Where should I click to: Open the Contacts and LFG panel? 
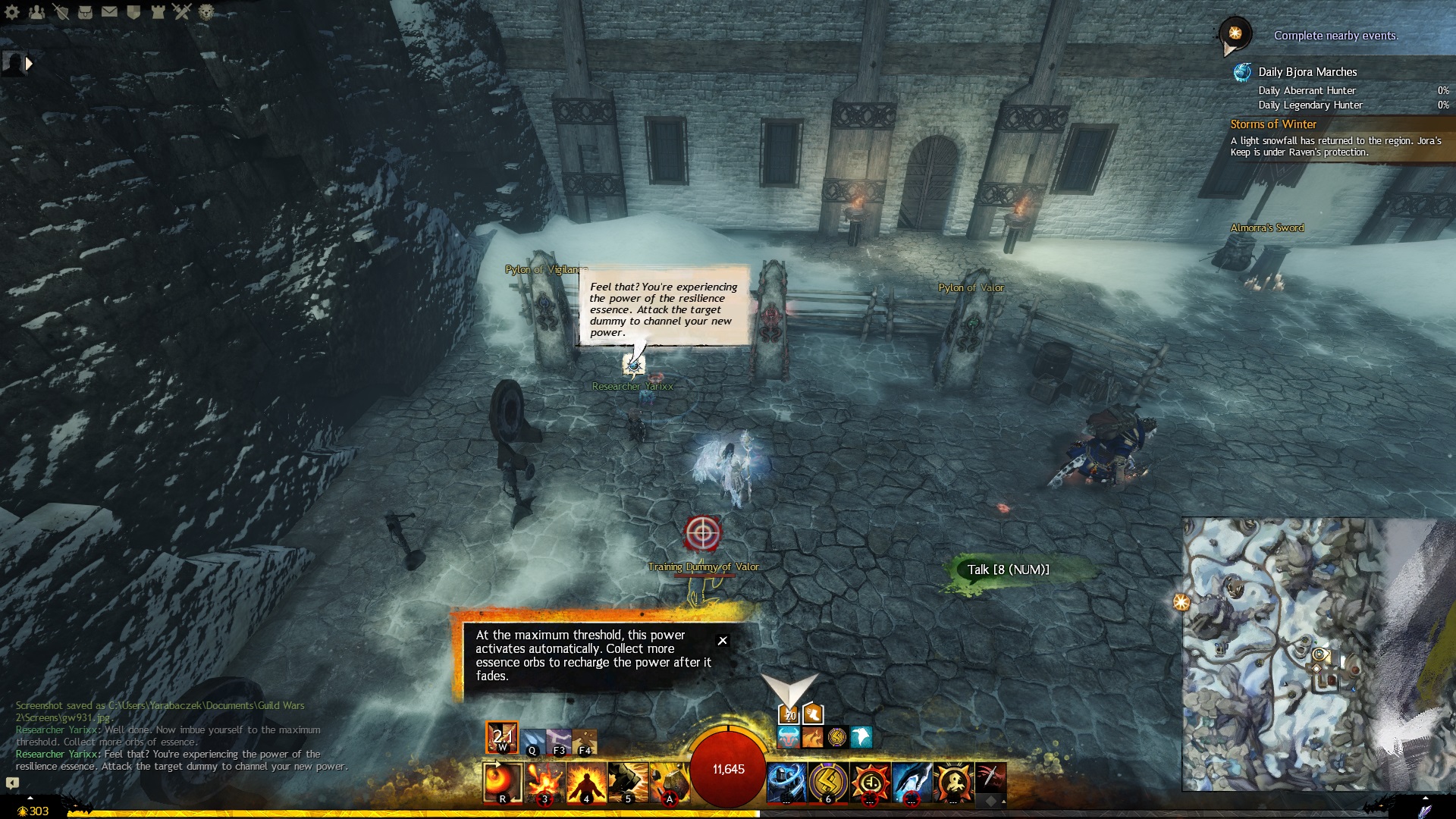coord(36,11)
